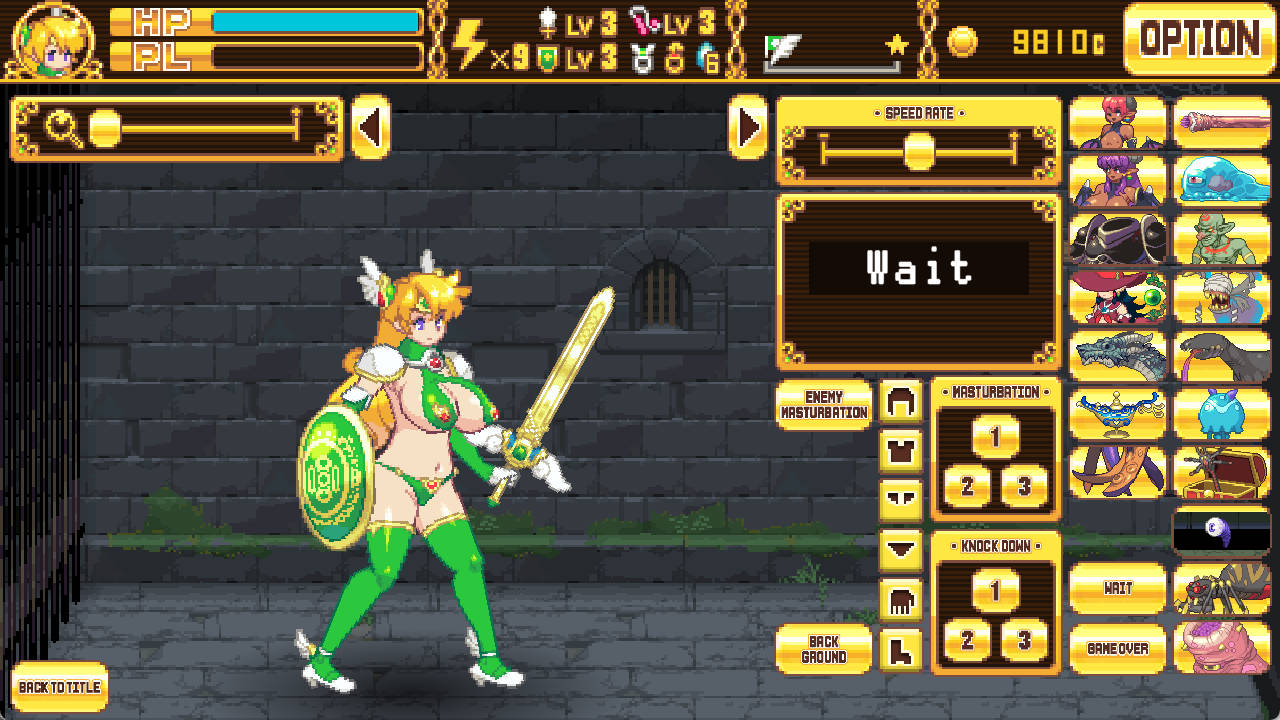Open the OPTION menu

pyautogui.click(x=1198, y=40)
